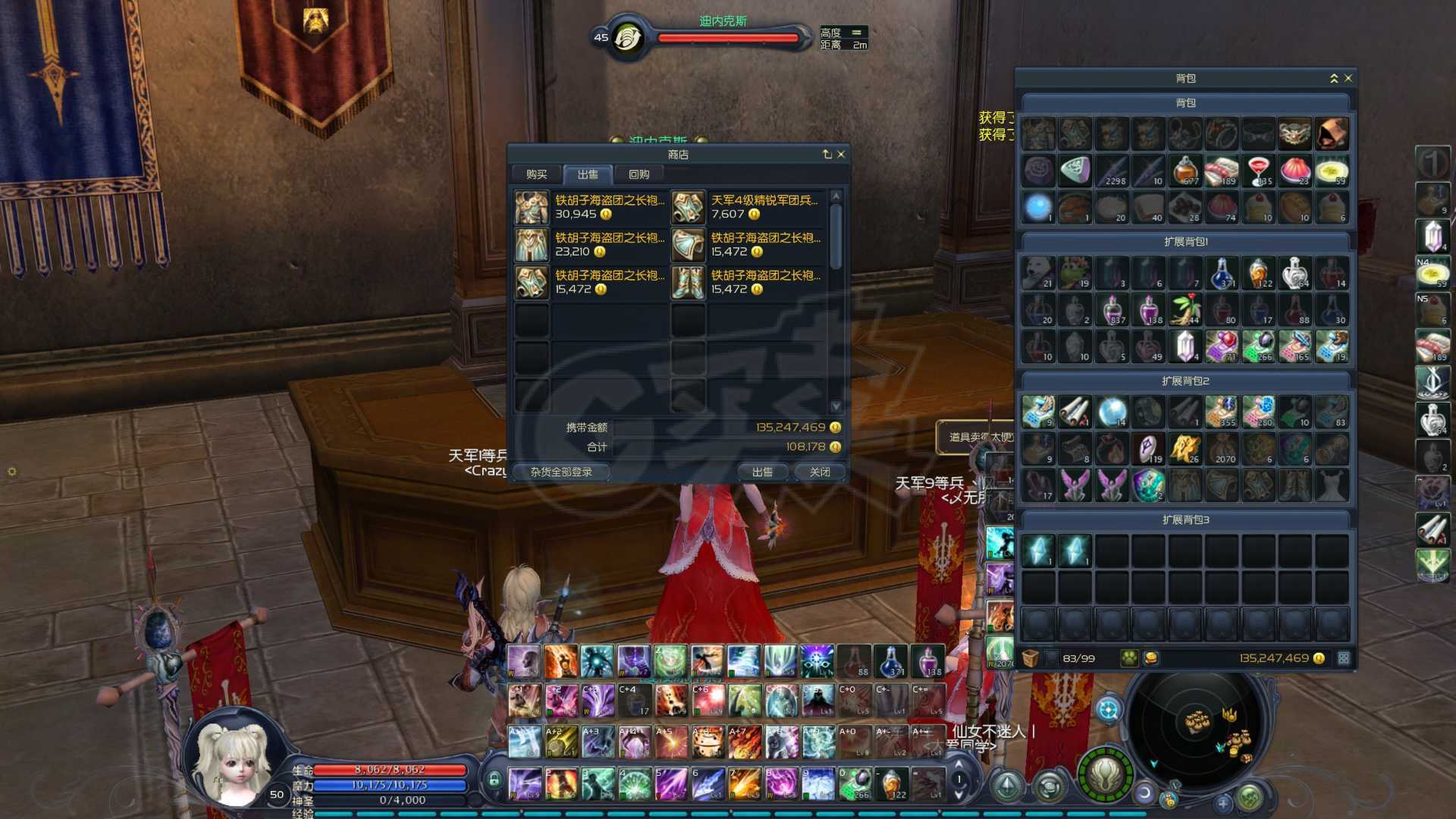The height and width of the screenshot is (819, 1456).
Task: Confirm sale with the 出售 button
Action: [x=762, y=472]
